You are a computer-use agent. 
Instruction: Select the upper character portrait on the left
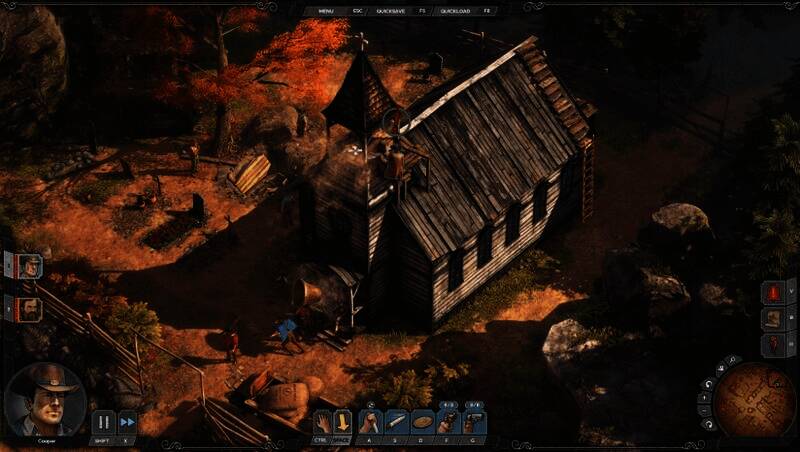[30, 266]
